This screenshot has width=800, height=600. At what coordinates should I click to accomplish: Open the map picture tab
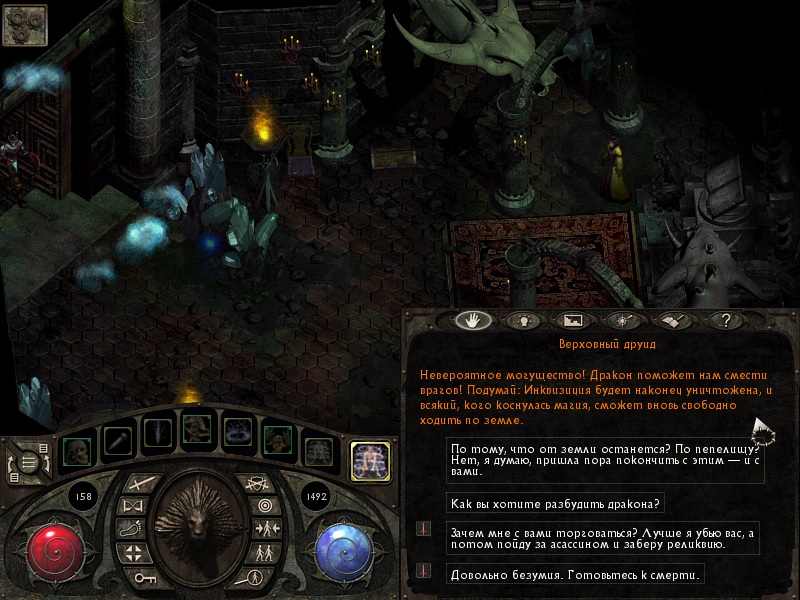pyautogui.click(x=573, y=321)
